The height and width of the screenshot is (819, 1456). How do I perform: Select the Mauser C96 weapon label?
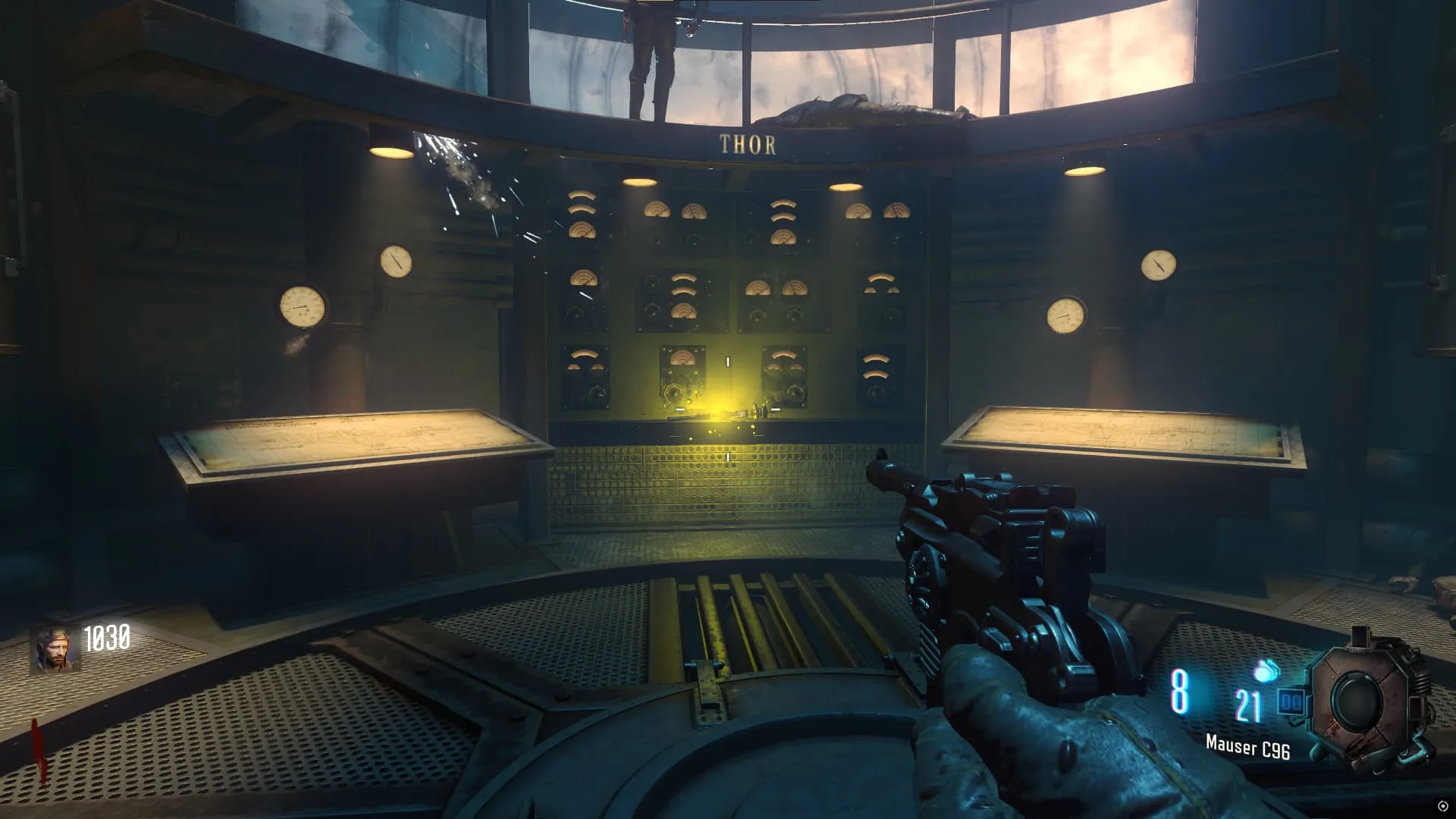pyautogui.click(x=1247, y=747)
